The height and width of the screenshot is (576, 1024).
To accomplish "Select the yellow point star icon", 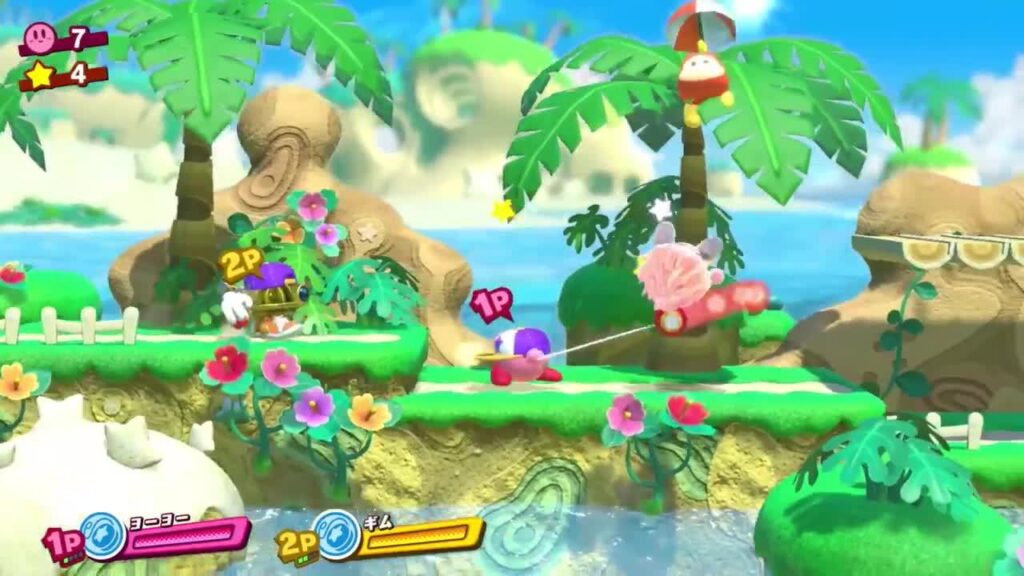I will coord(41,75).
